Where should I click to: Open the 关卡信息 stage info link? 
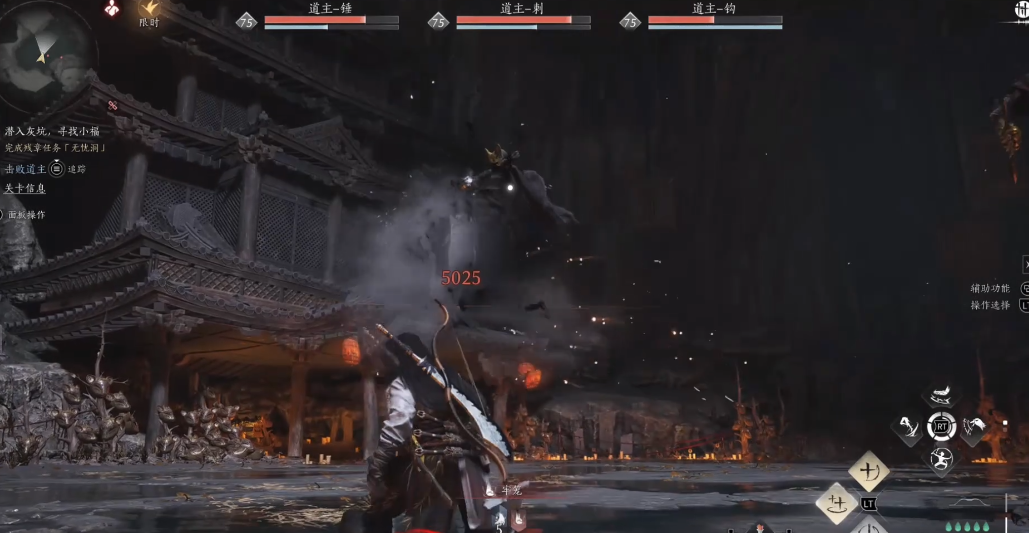[x=25, y=188]
